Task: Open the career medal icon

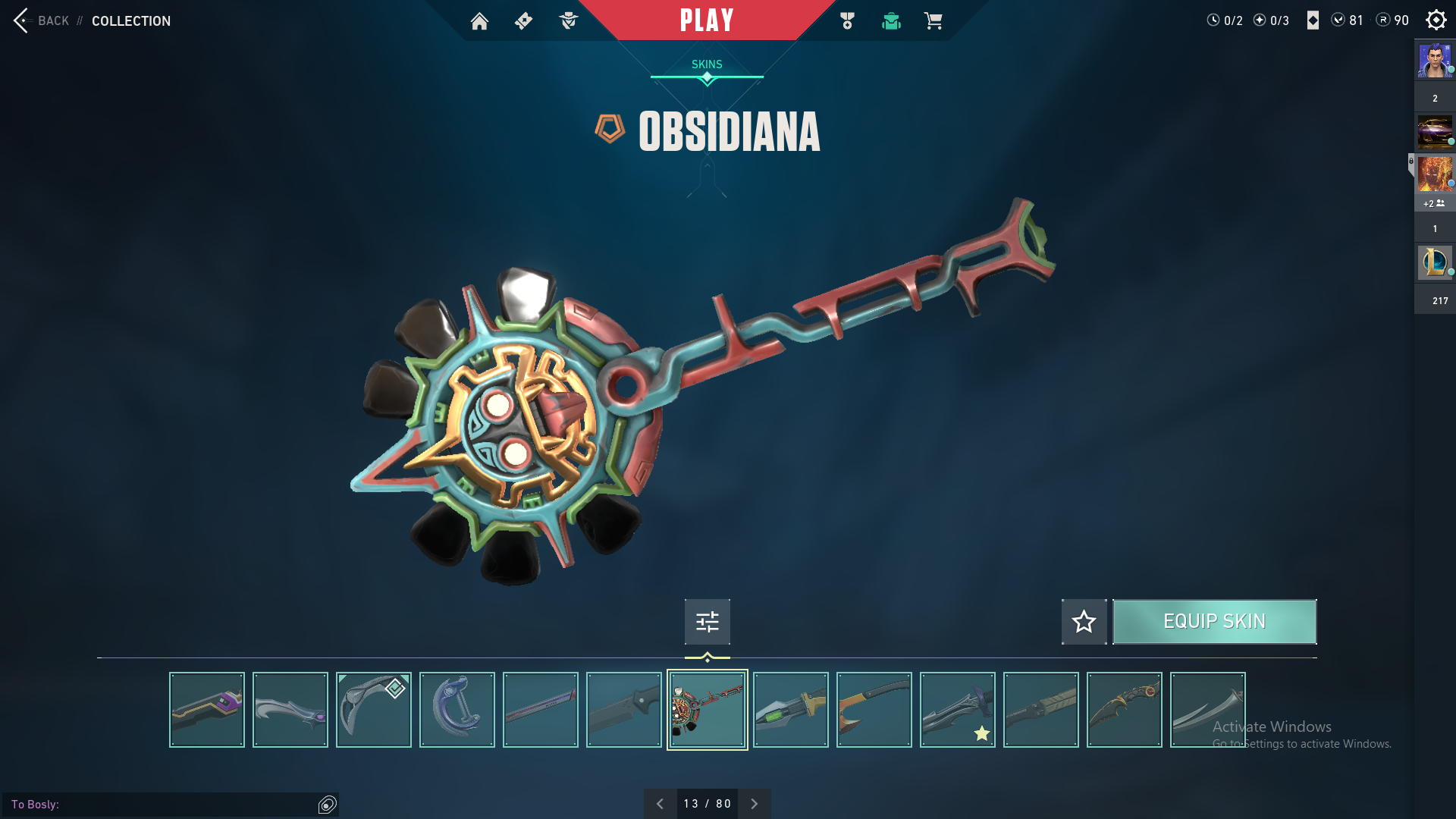Action: tap(847, 21)
